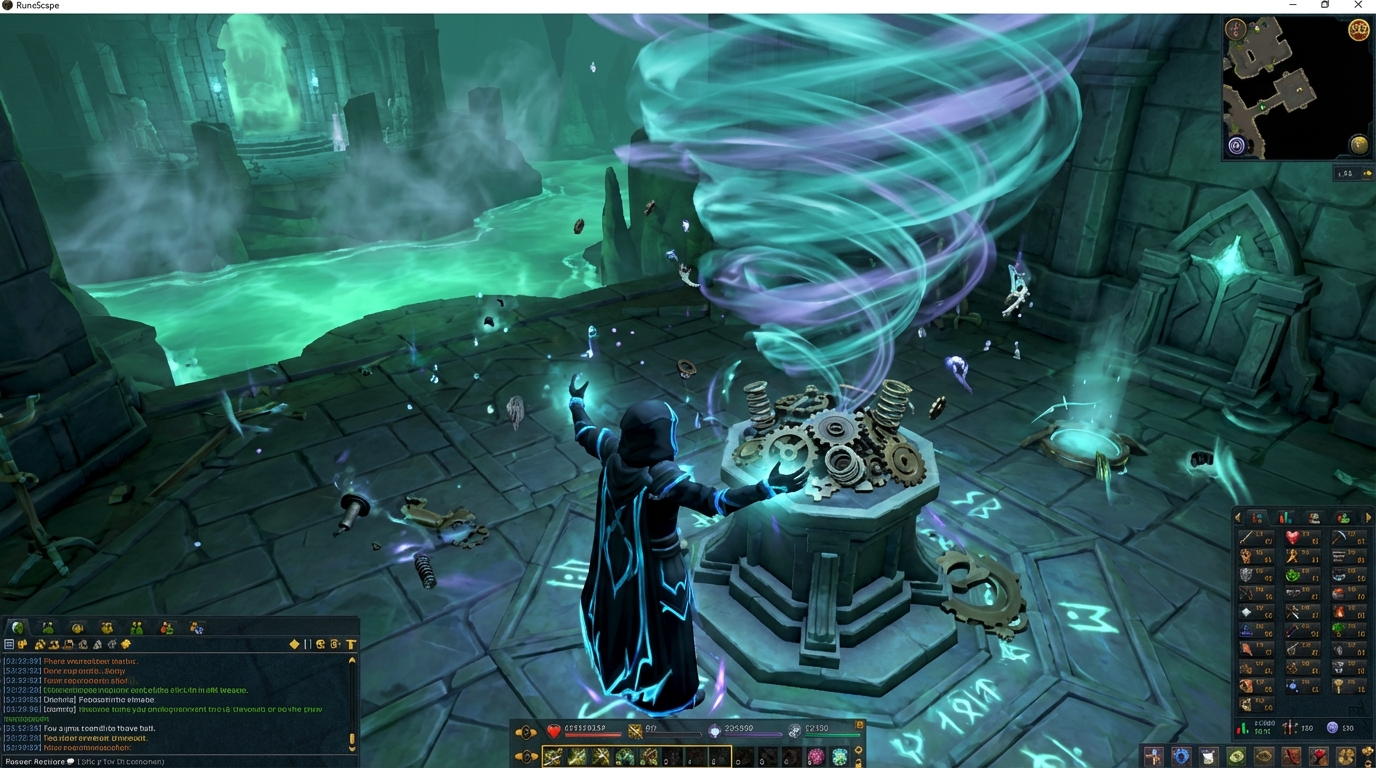Click the compass on the minimap
1376x768 pixels.
(1235, 30)
